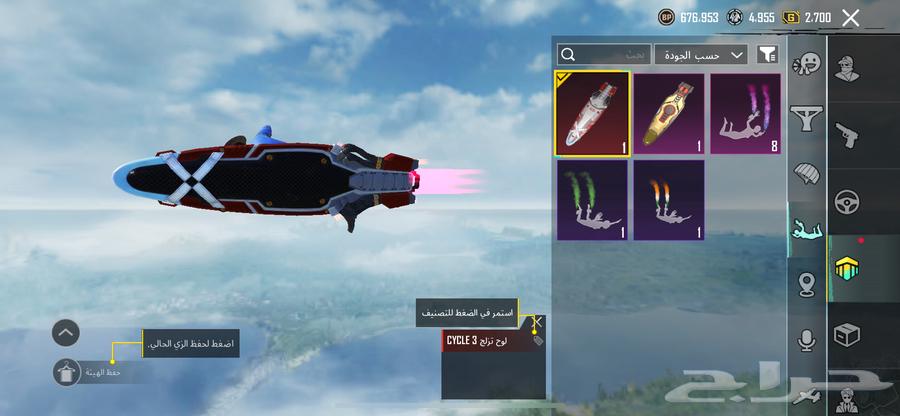Expand the up-arrow circle button

pyautogui.click(x=66, y=332)
